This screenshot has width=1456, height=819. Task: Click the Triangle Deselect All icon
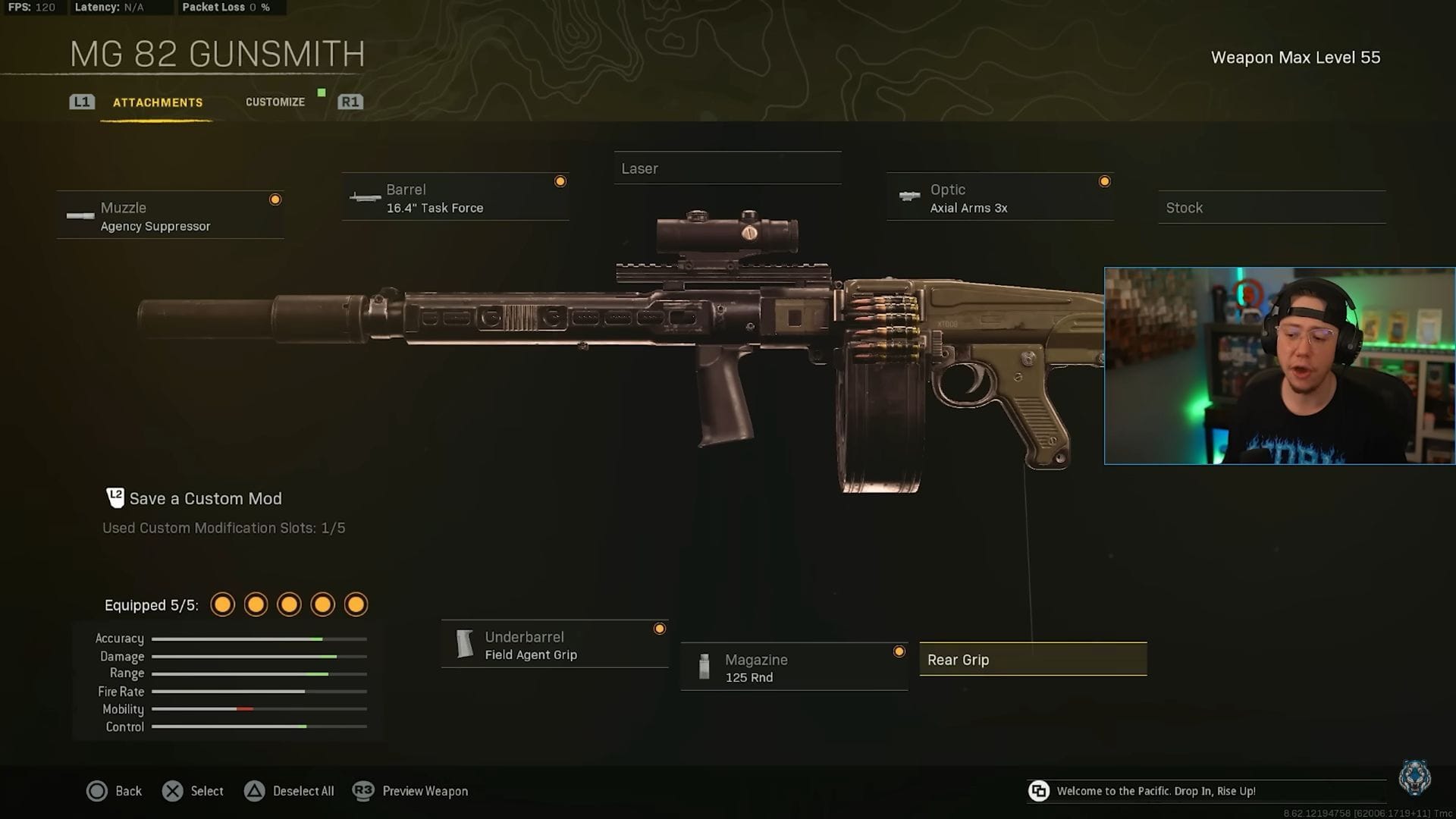(x=254, y=791)
